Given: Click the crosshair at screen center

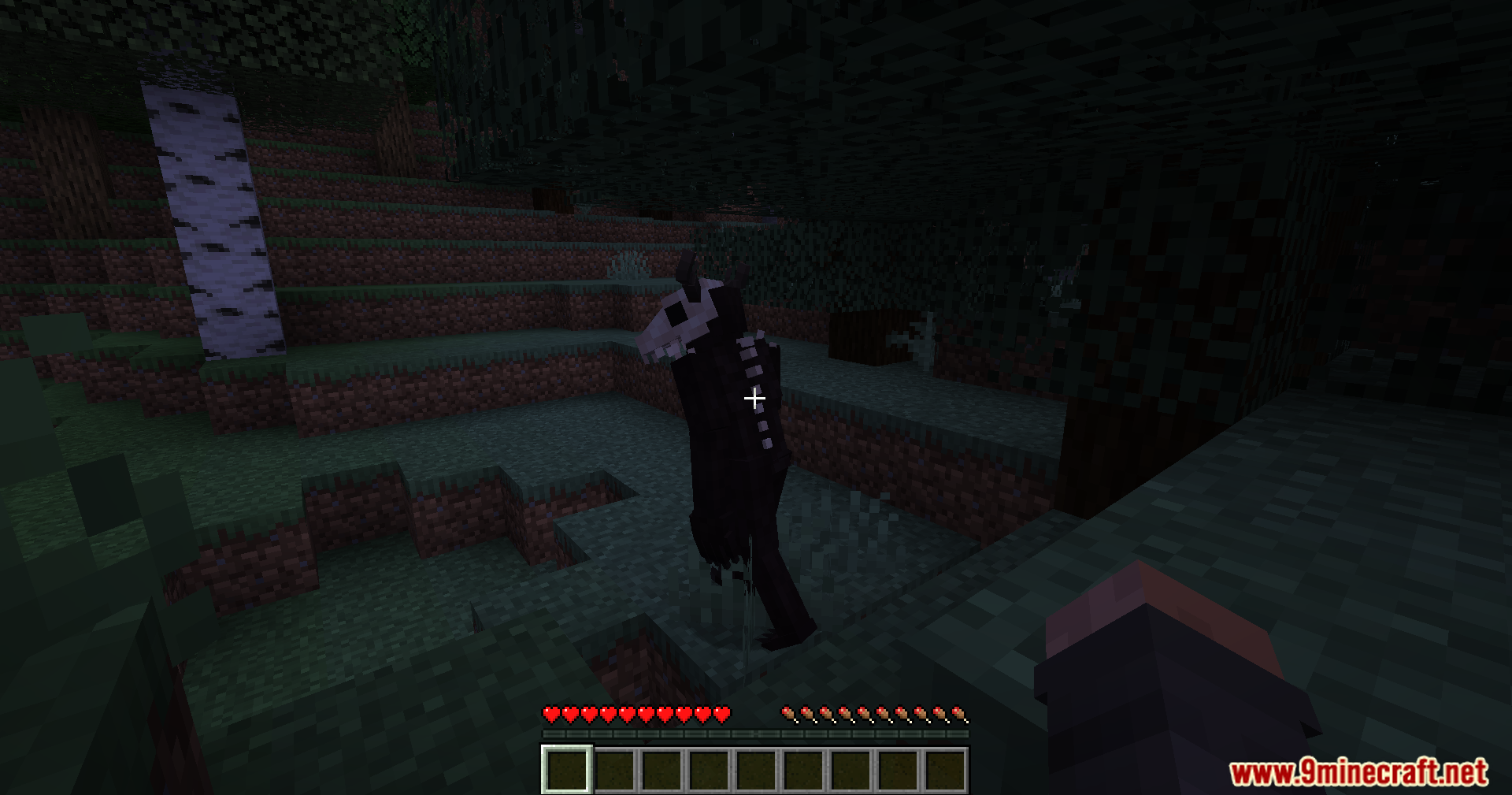Looking at the screenshot, I should [x=754, y=399].
